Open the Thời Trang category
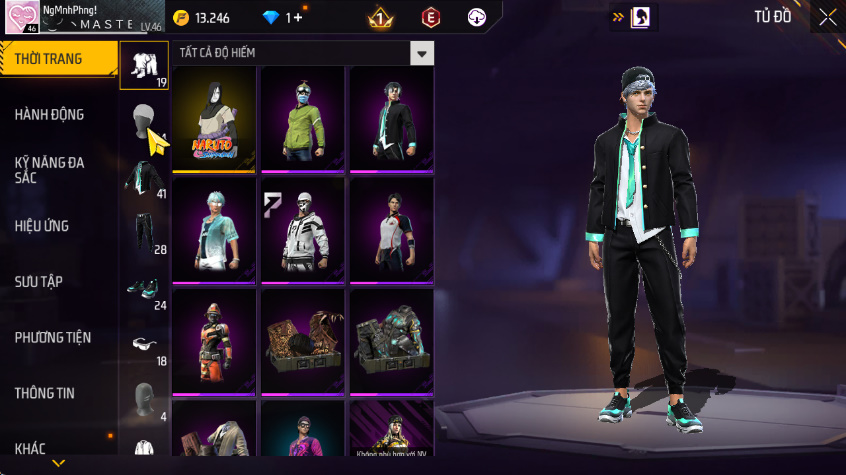The height and width of the screenshot is (475, 846). tap(55, 59)
